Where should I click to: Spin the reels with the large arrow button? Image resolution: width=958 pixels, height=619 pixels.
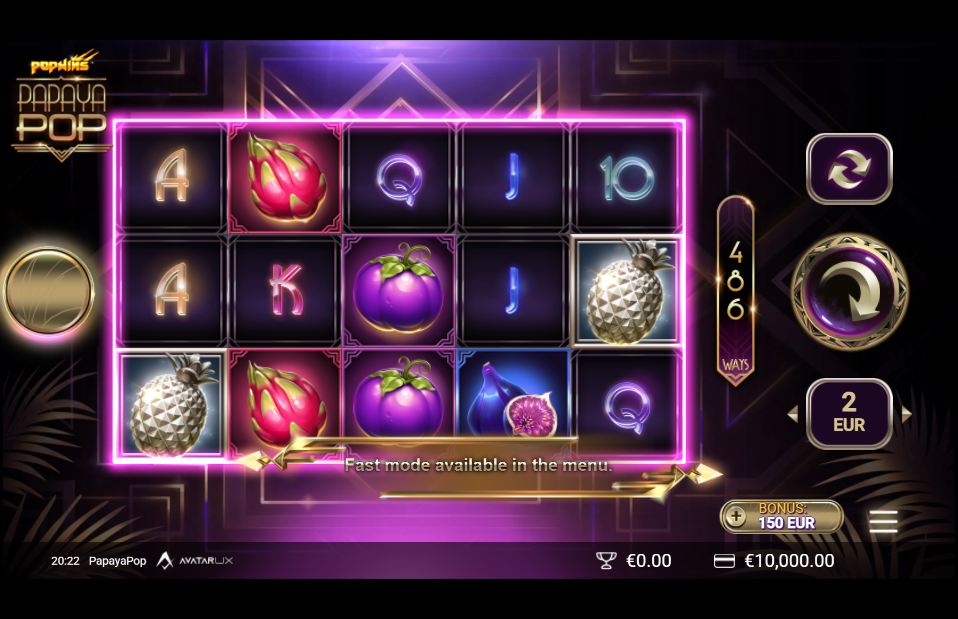click(849, 292)
